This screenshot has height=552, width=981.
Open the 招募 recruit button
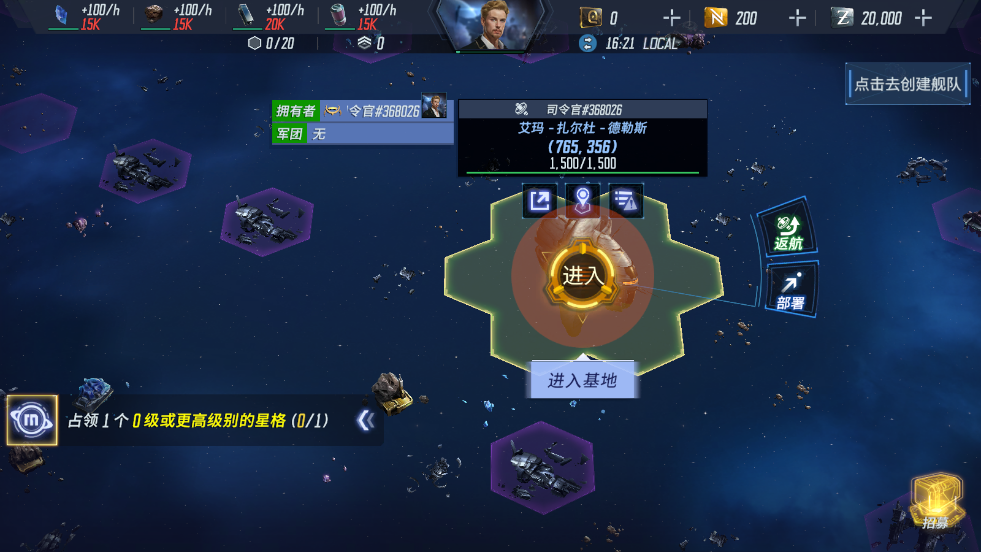(x=936, y=502)
